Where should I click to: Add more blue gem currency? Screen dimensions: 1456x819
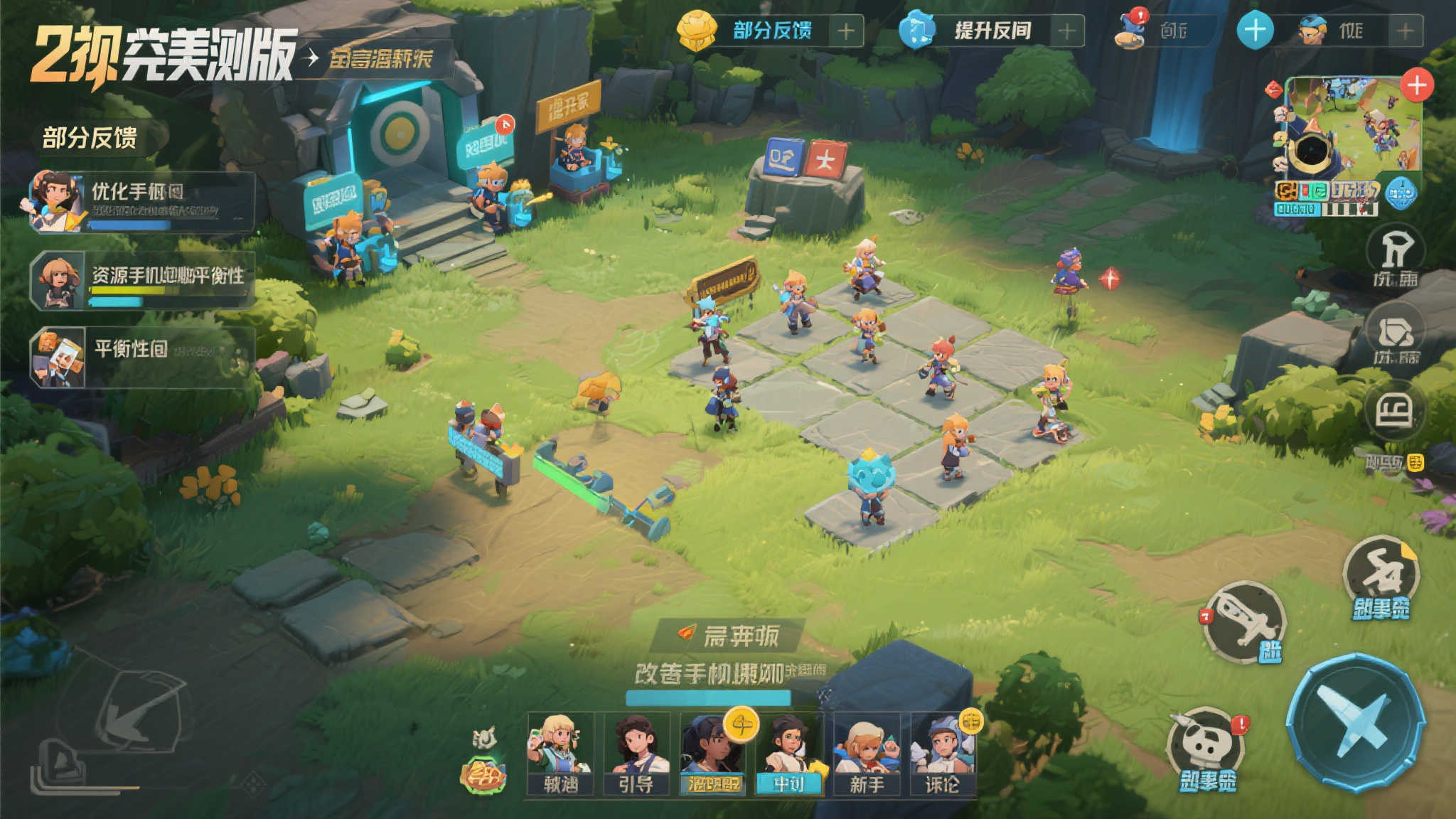point(1066,31)
